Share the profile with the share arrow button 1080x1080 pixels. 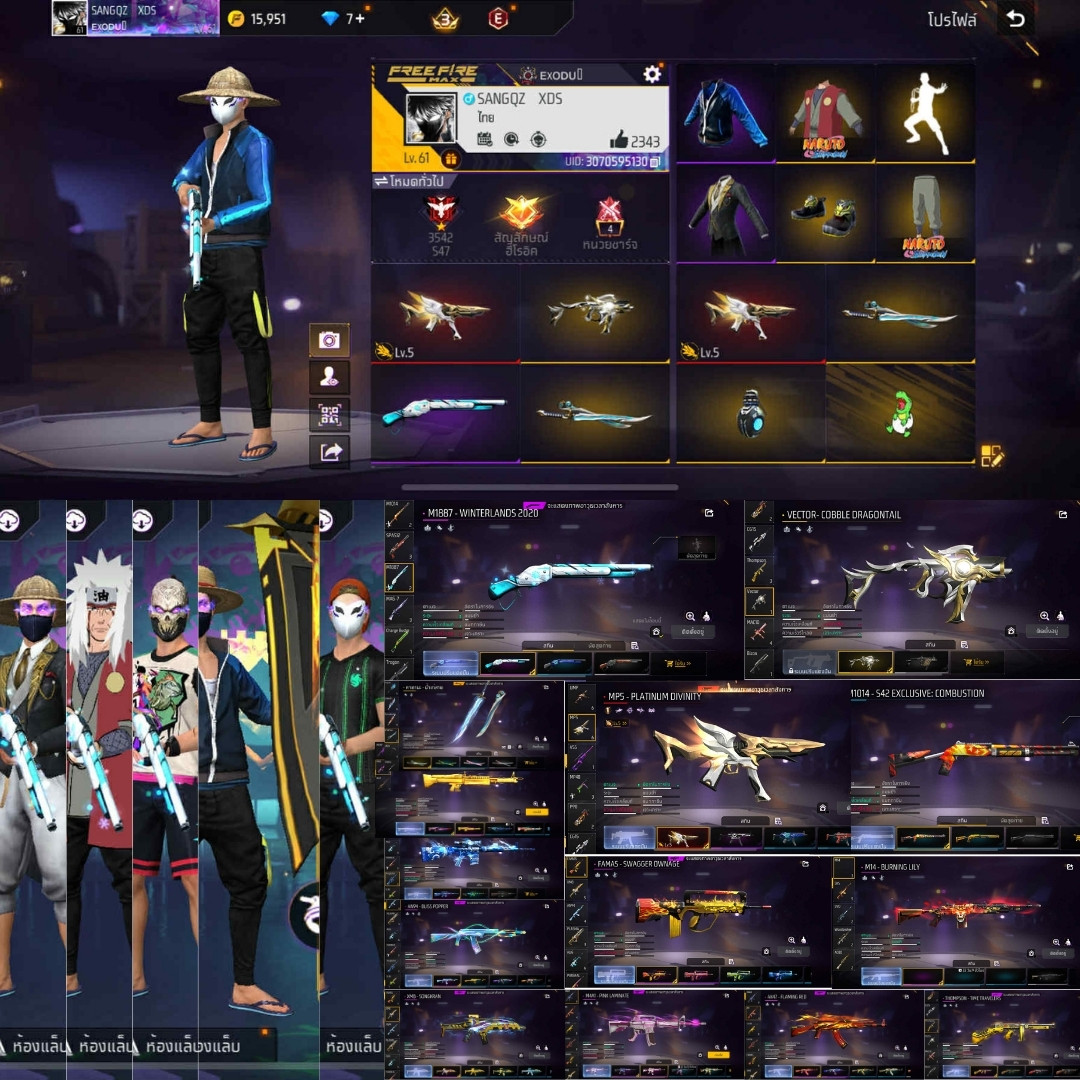pos(329,452)
